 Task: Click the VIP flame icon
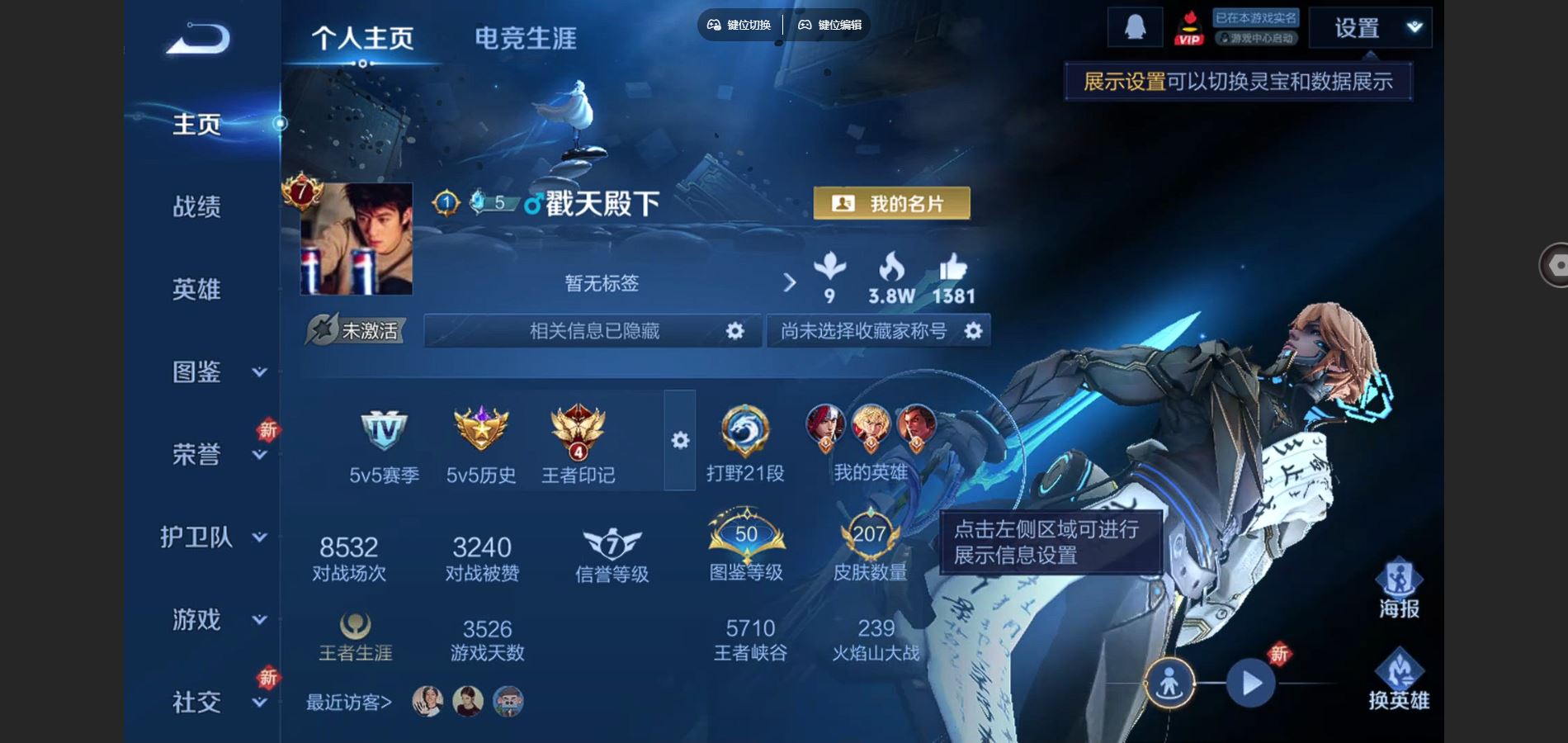[x=1188, y=26]
